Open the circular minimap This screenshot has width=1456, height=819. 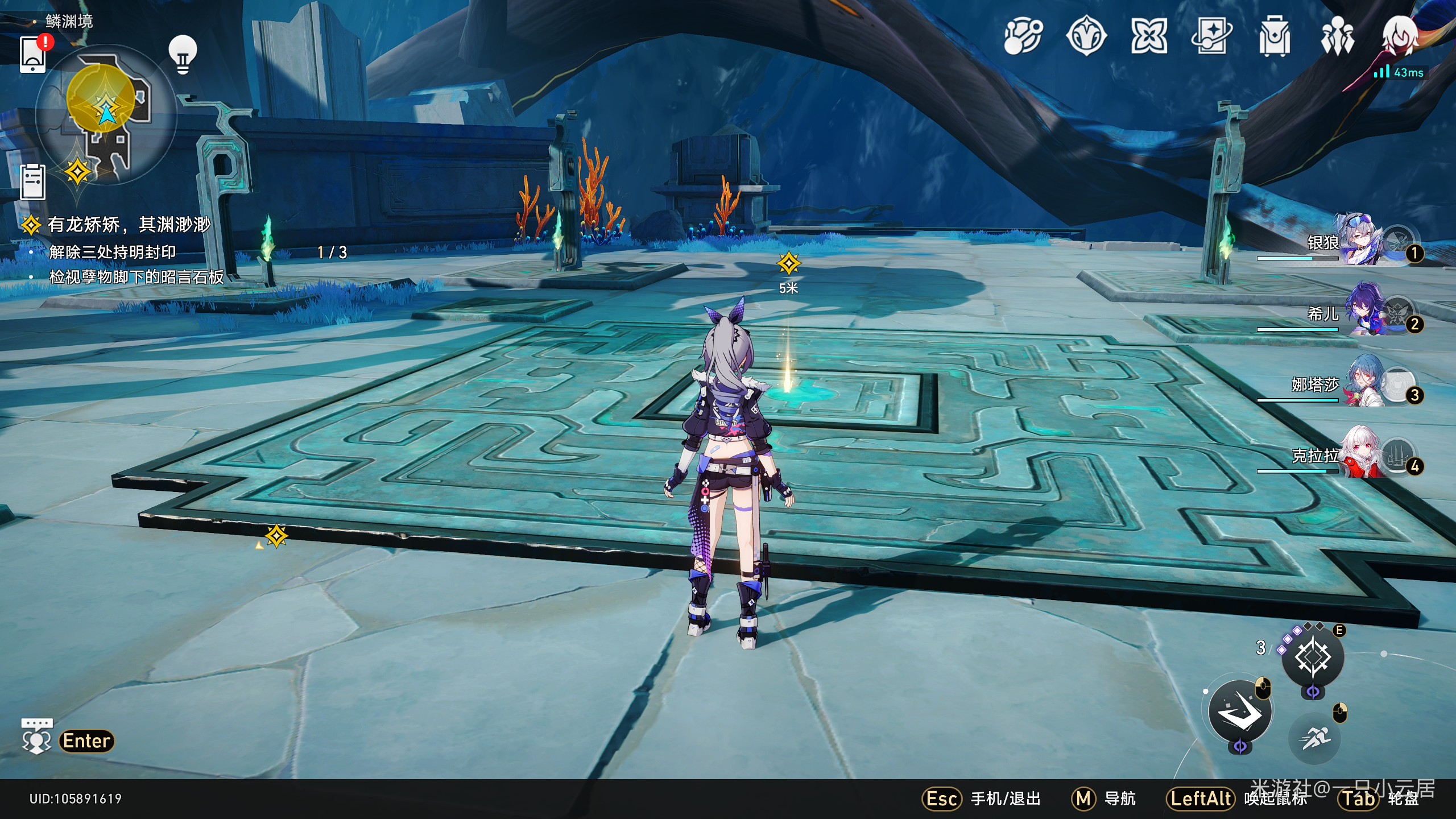click(106, 115)
